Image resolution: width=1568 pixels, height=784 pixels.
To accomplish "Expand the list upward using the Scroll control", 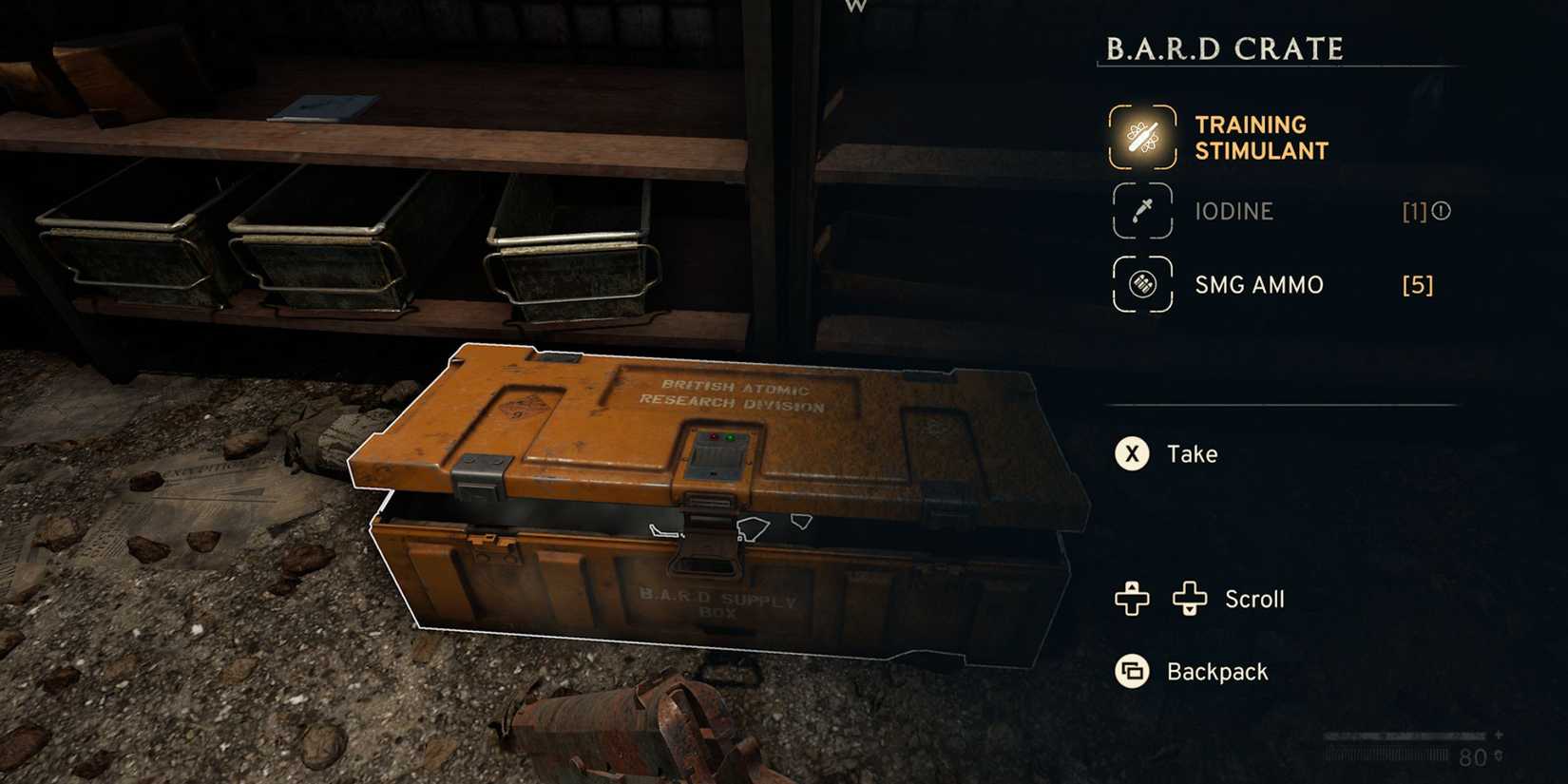I will [1130, 599].
